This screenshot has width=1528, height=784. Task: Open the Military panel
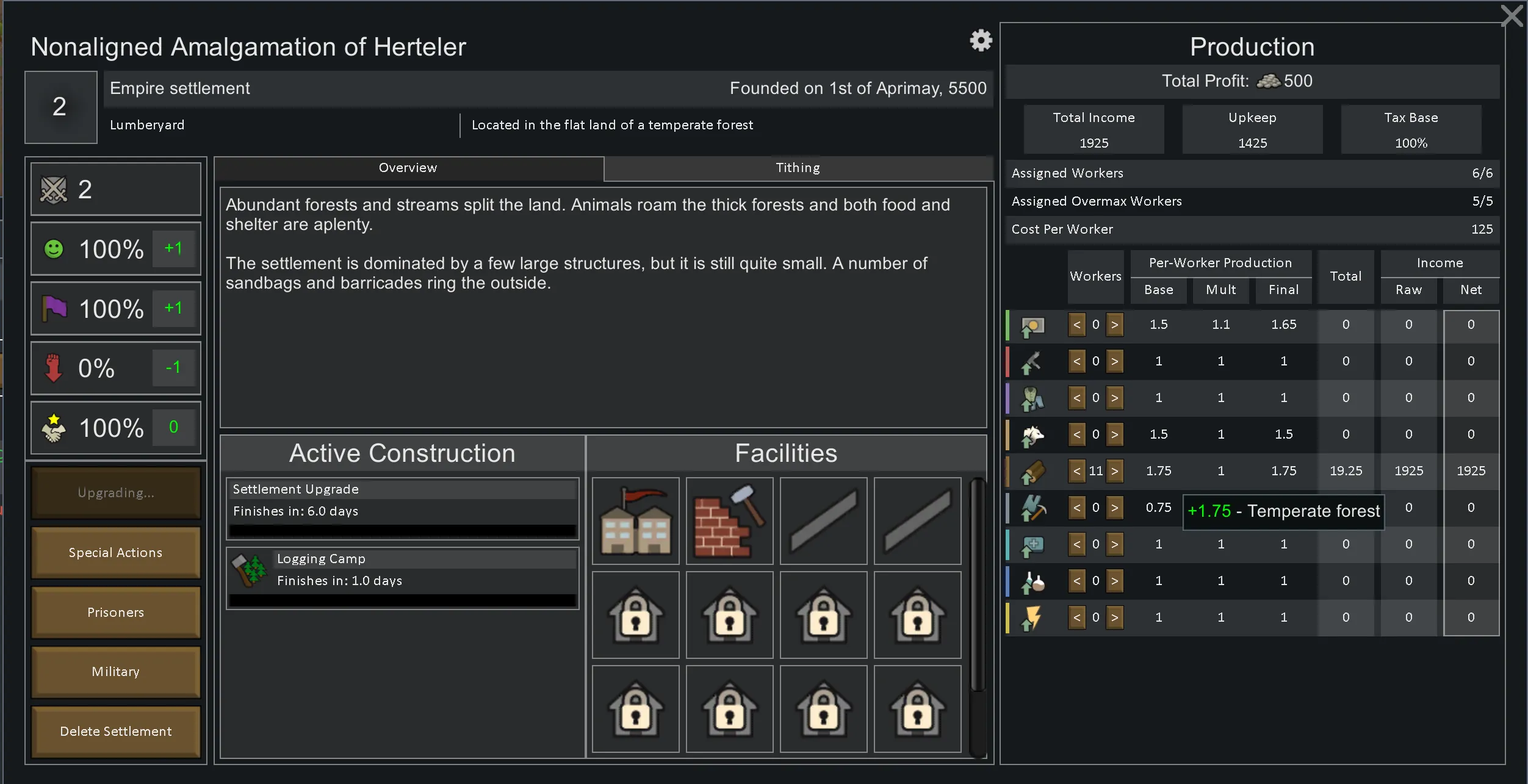115,671
